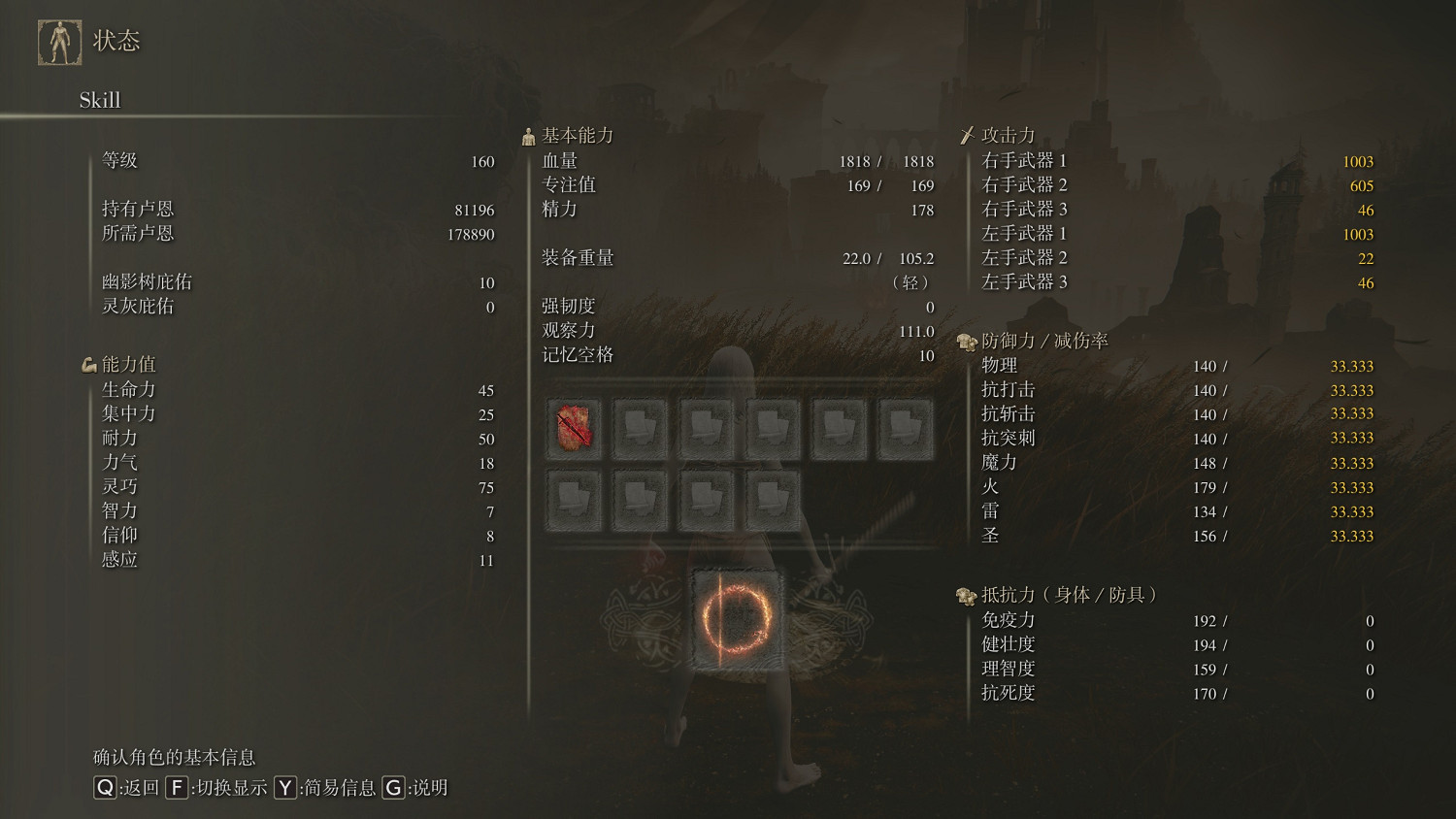The image size is (1456, 819).
Task: Toggle the second empty talisman slot
Action: [x=641, y=428]
